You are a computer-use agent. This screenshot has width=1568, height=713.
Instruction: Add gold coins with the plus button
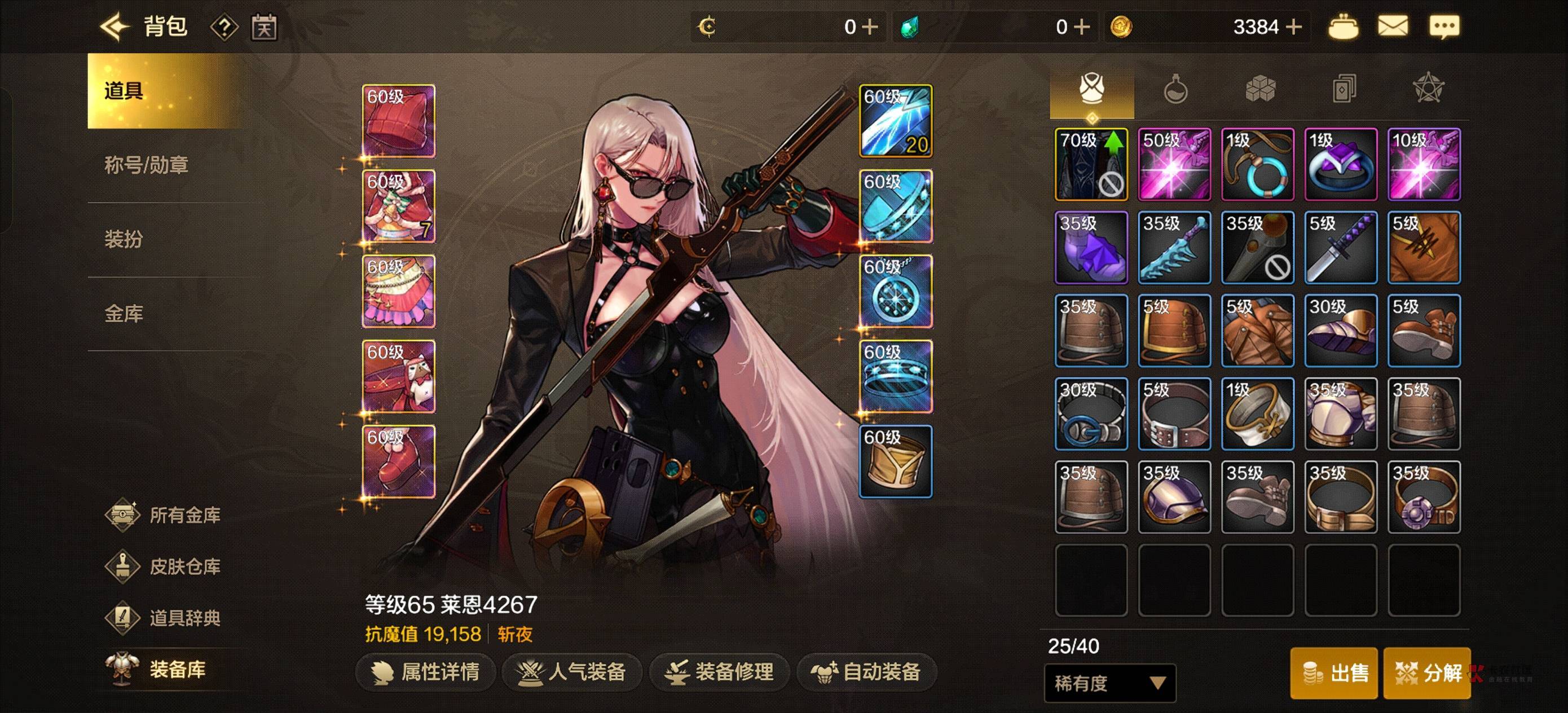(1293, 27)
